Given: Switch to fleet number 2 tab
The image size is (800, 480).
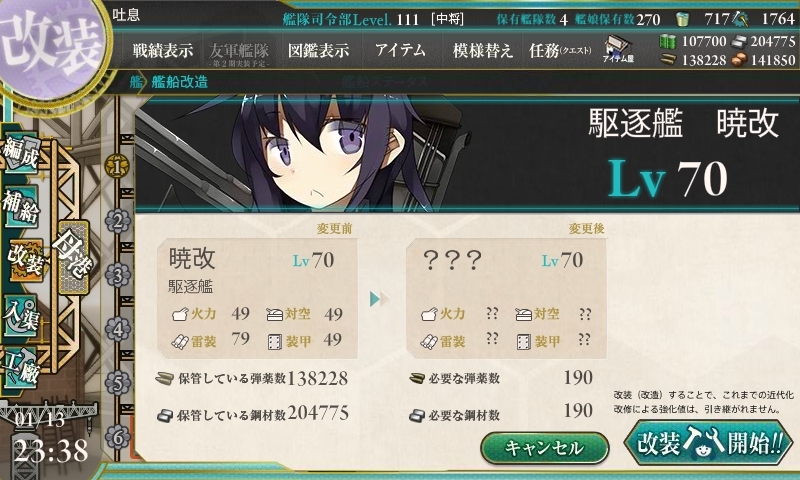Looking at the screenshot, I should (118, 220).
